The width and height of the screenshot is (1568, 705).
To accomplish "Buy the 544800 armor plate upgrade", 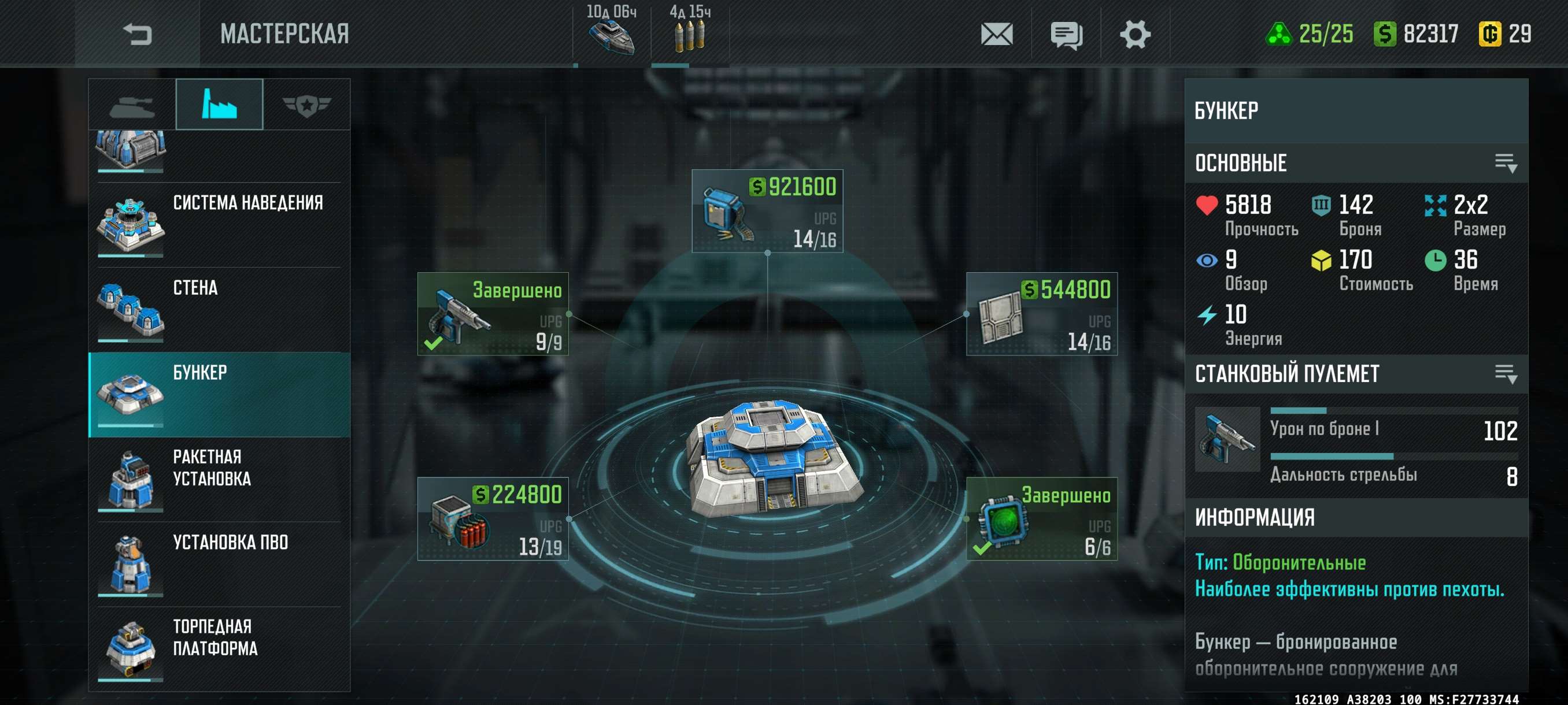I will pyautogui.click(x=1041, y=314).
